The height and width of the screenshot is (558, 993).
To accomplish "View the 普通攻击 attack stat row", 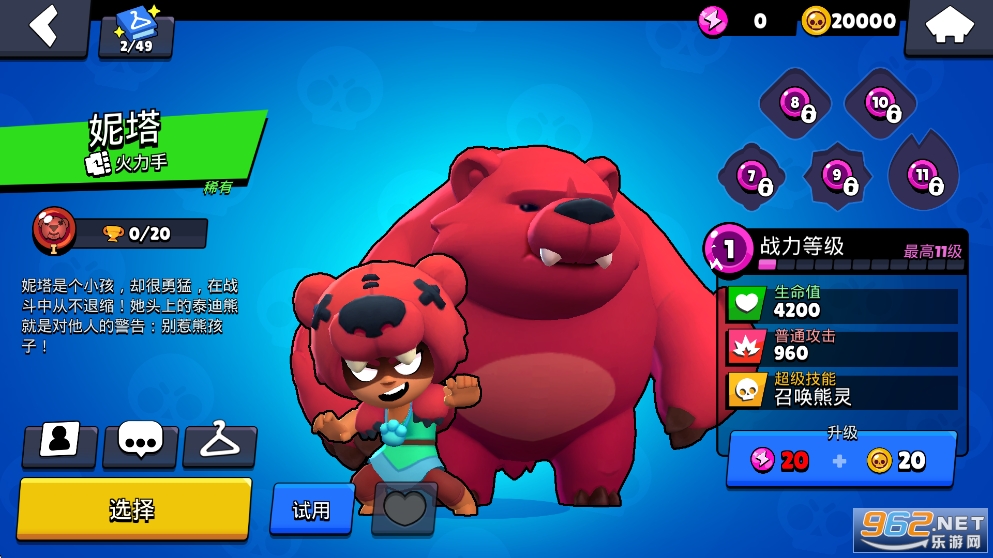I will pyautogui.click(x=842, y=346).
